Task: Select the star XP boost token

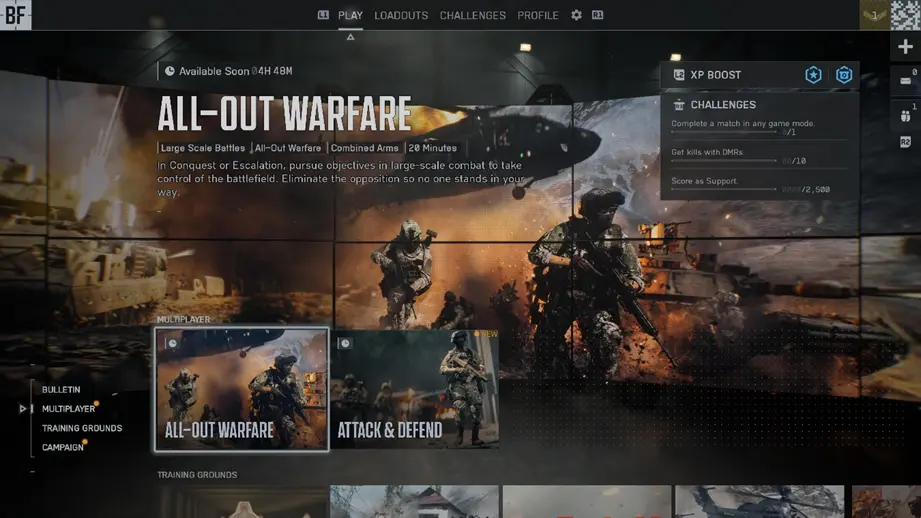Action: pyautogui.click(x=813, y=75)
